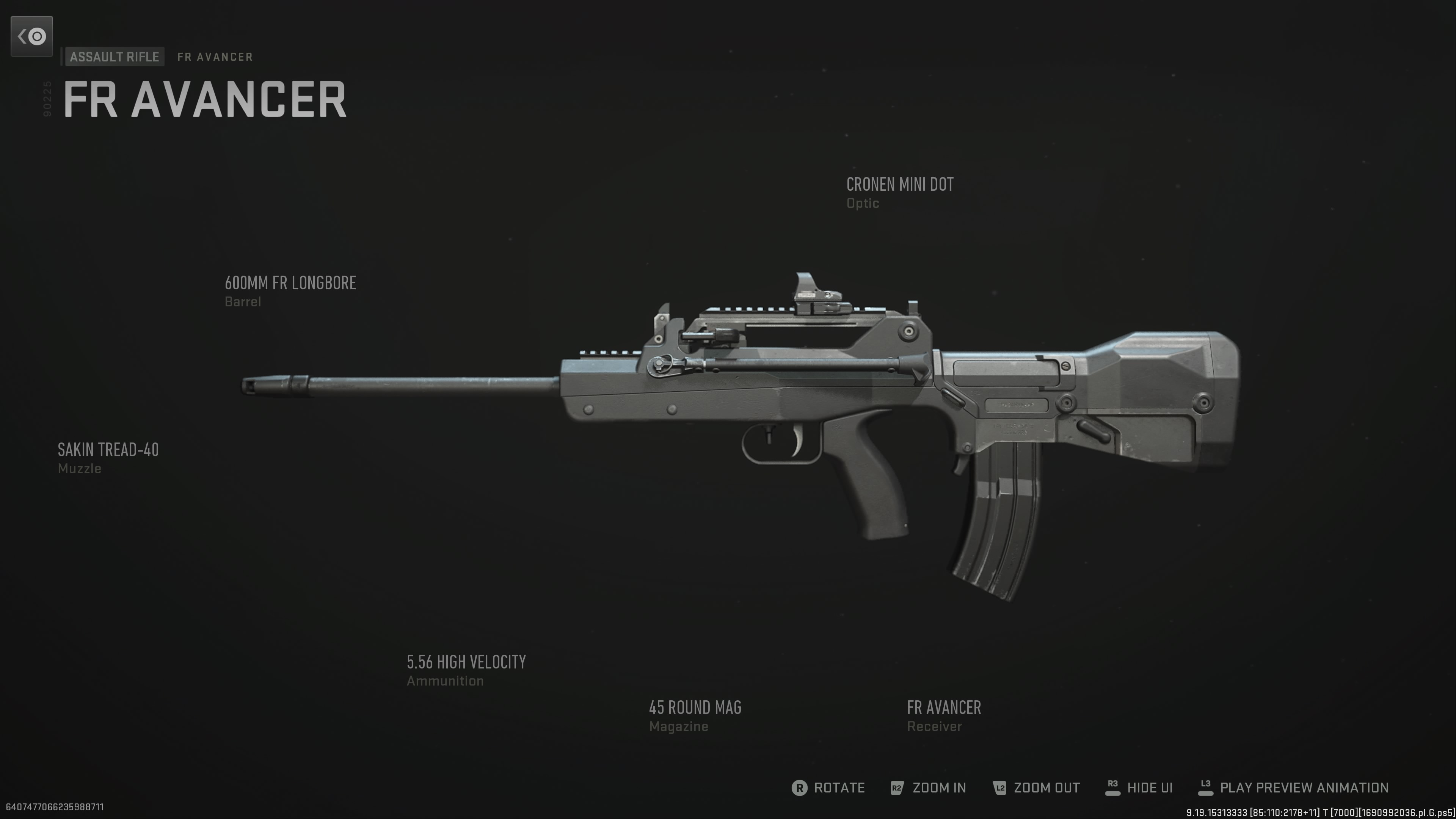Select the ASSAULT RIFLE breadcrumb label
Image resolution: width=1456 pixels, height=819 pixels.
click(x=114, y=56)
